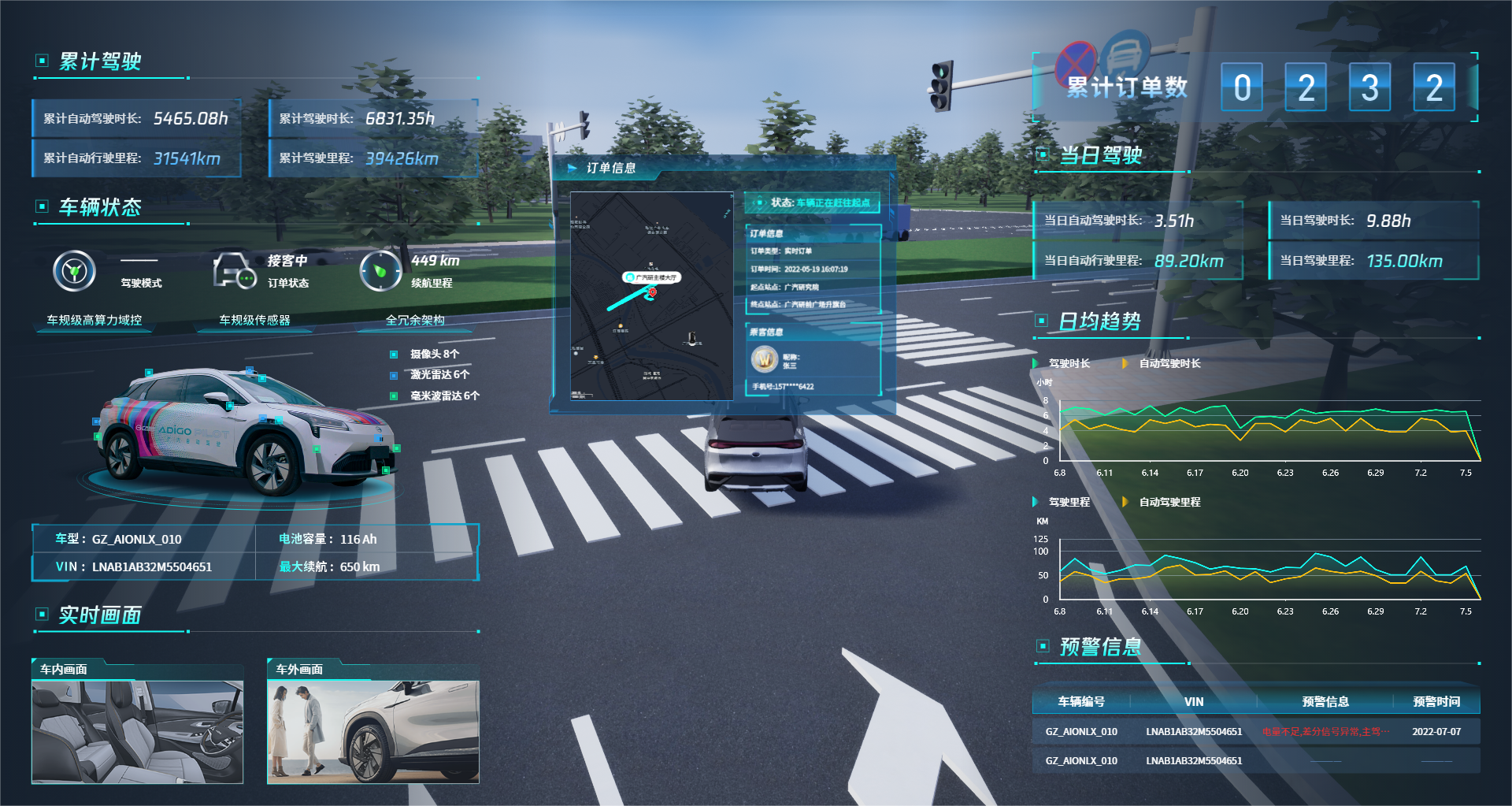Open the 订单状态 car icon
Viewport: 1512px width, 806px height.
234,271
